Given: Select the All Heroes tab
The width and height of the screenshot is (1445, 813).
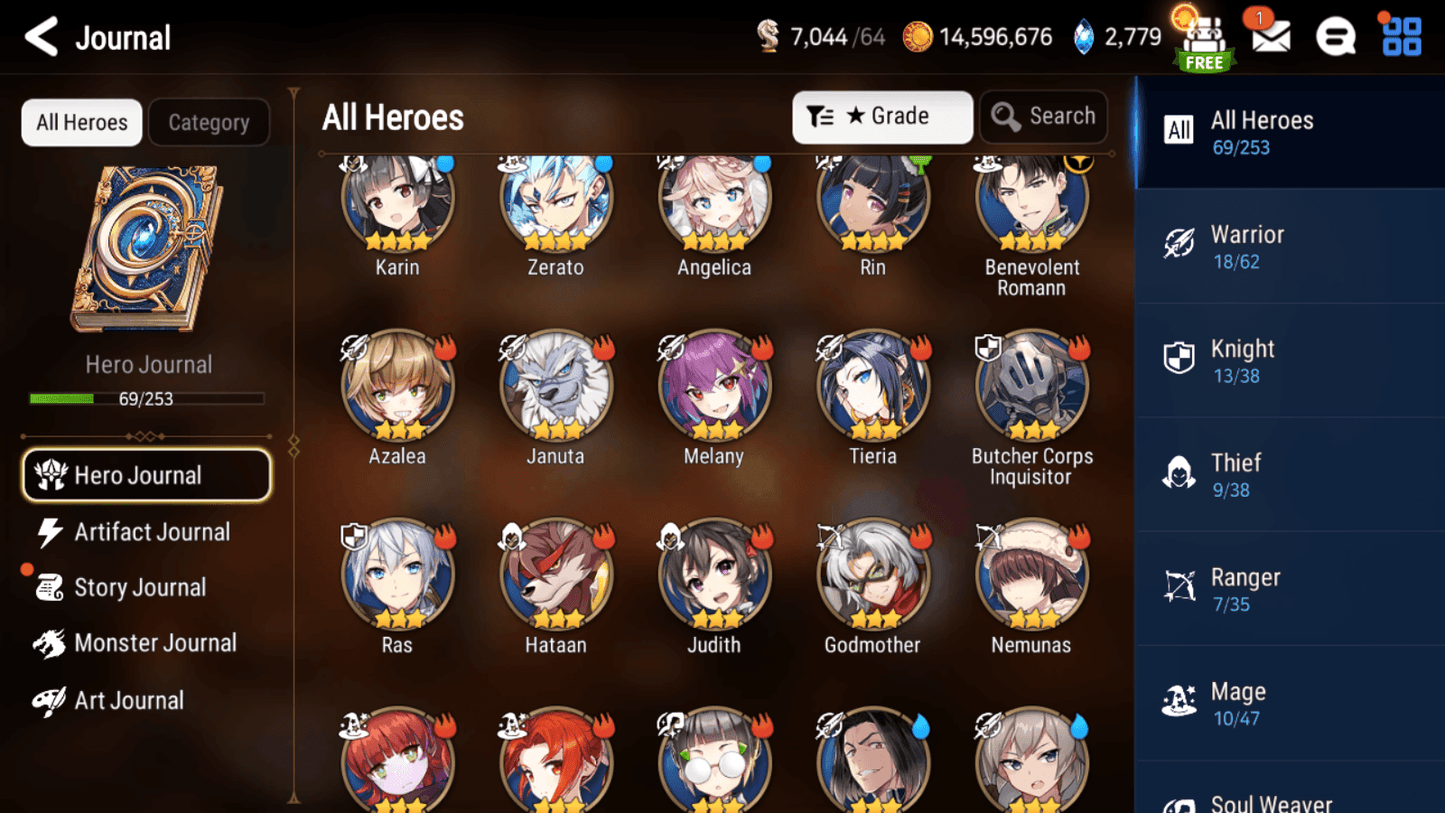Looking at the screenshot, I should point(80,122).
